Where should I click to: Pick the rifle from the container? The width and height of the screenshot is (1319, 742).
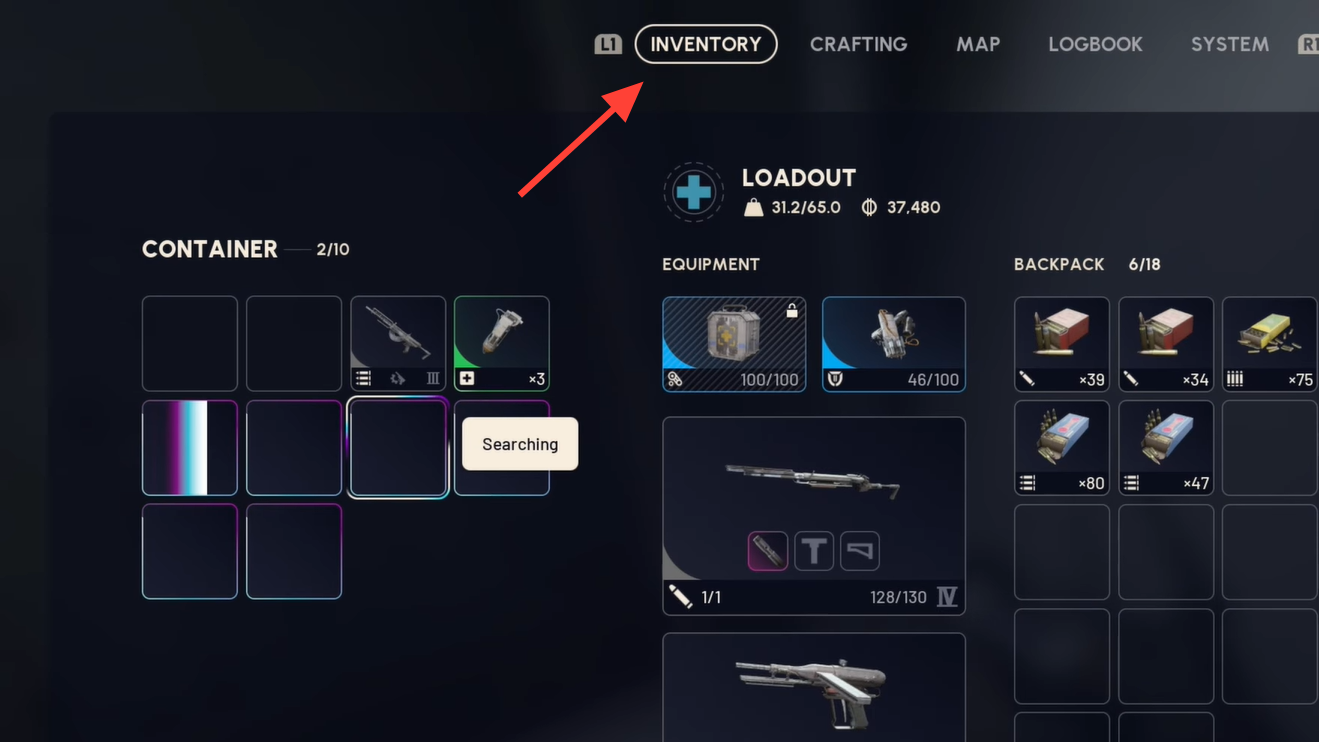(x=398, y=343)
